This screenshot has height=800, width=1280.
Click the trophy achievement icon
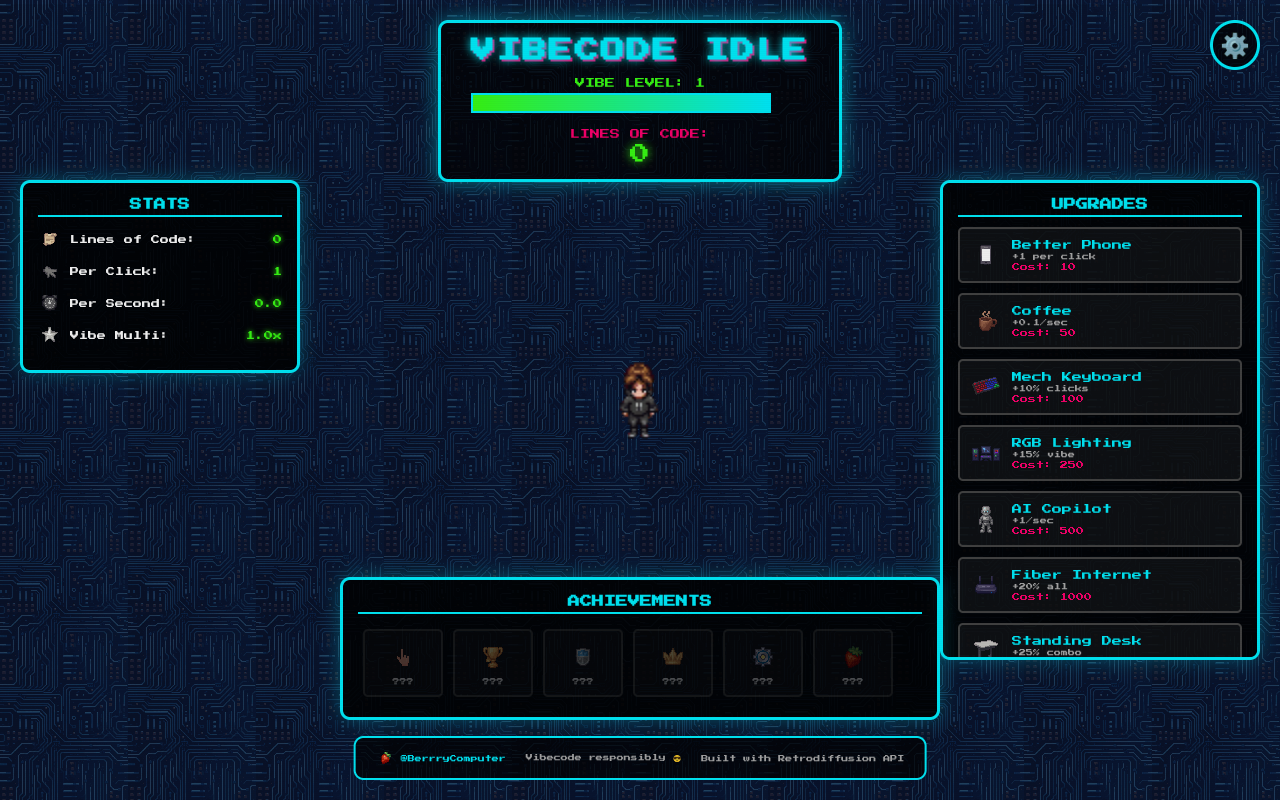click(492, 656)
